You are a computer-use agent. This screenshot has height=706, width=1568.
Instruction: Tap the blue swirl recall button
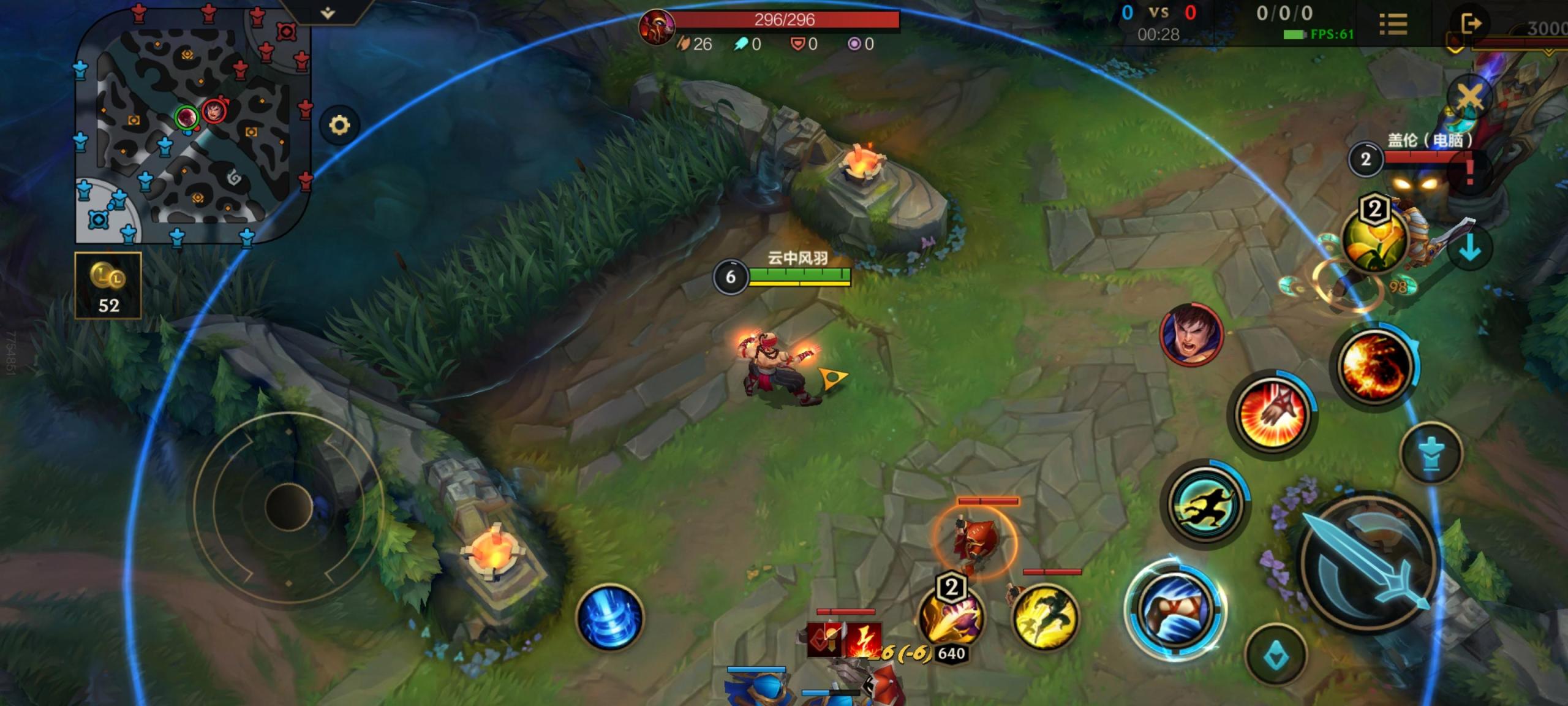609,617
